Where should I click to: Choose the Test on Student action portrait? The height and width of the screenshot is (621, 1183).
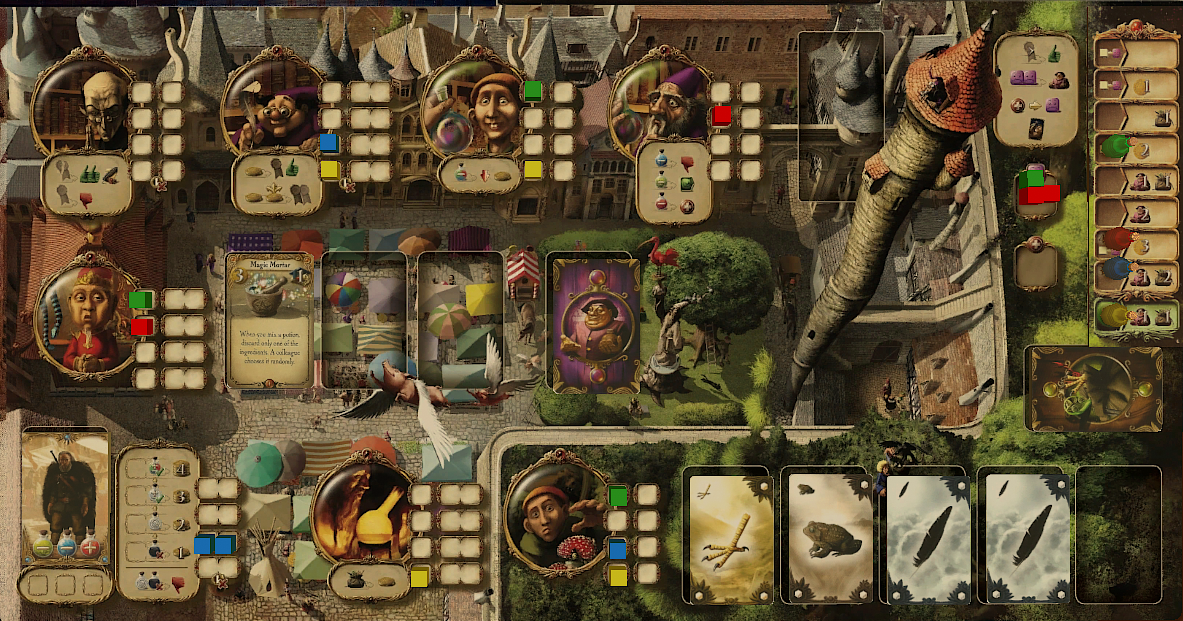pos(470,105)
